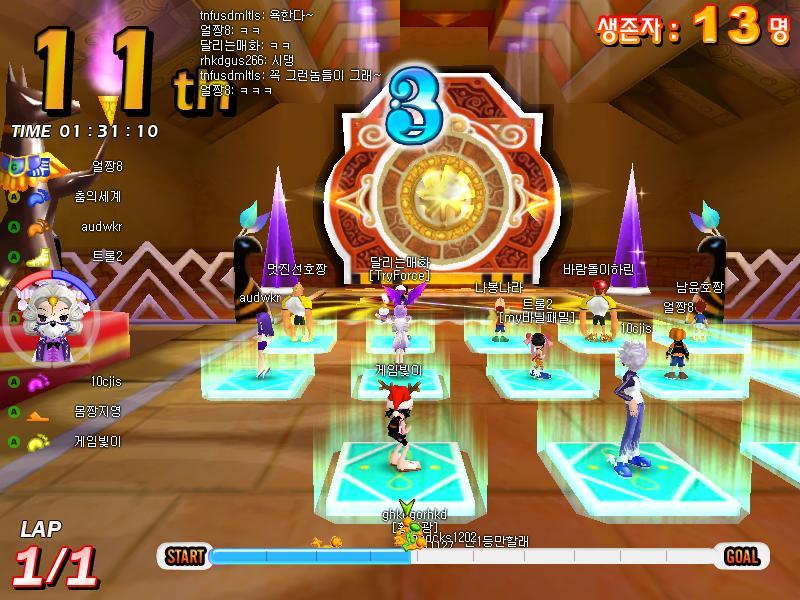Screen dimensions: 800x600
Task: Select 얼짱8 in the ranking list
Action: click(106, 166)
